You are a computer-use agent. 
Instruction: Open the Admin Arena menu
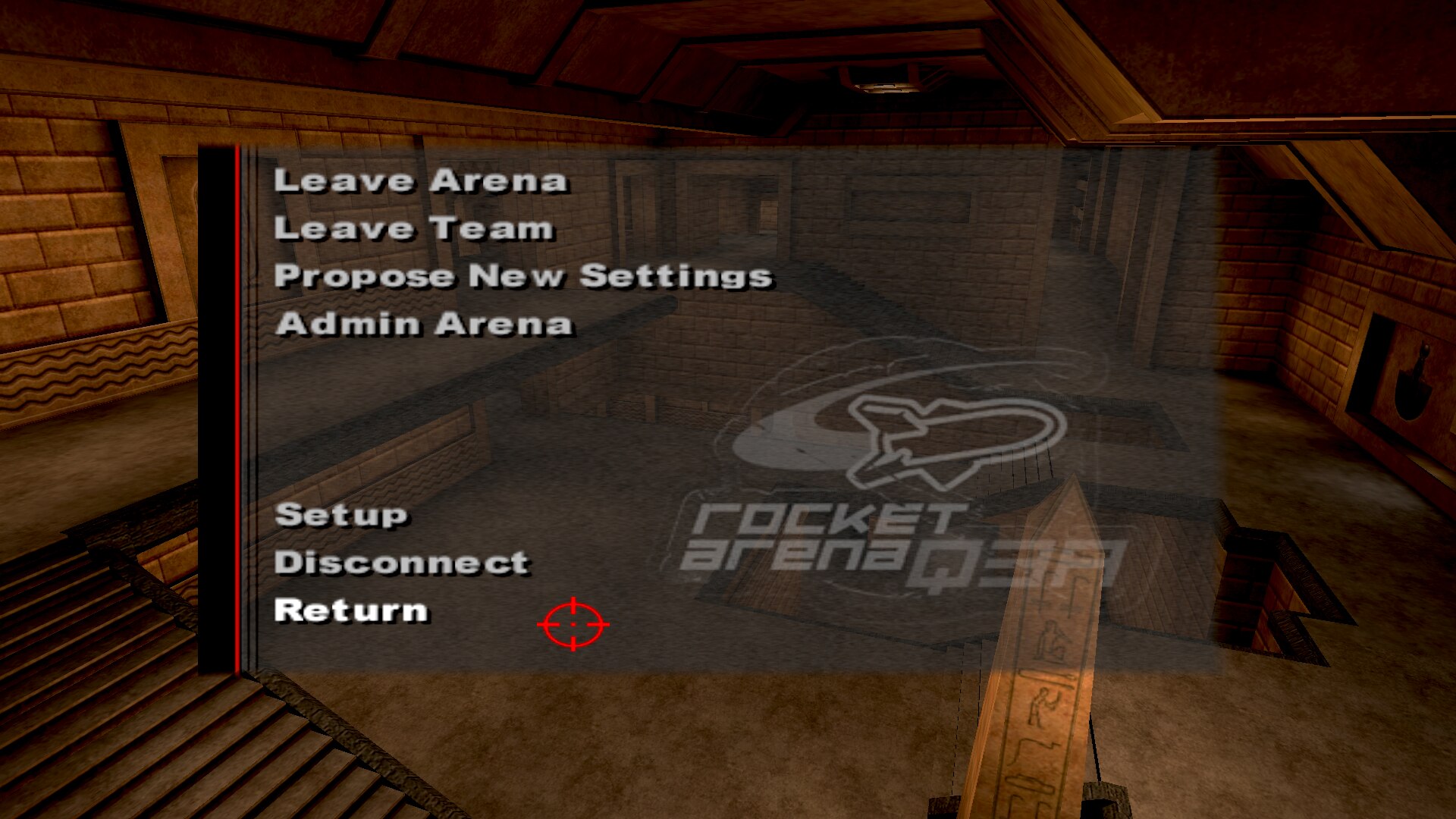click(423, 324)
